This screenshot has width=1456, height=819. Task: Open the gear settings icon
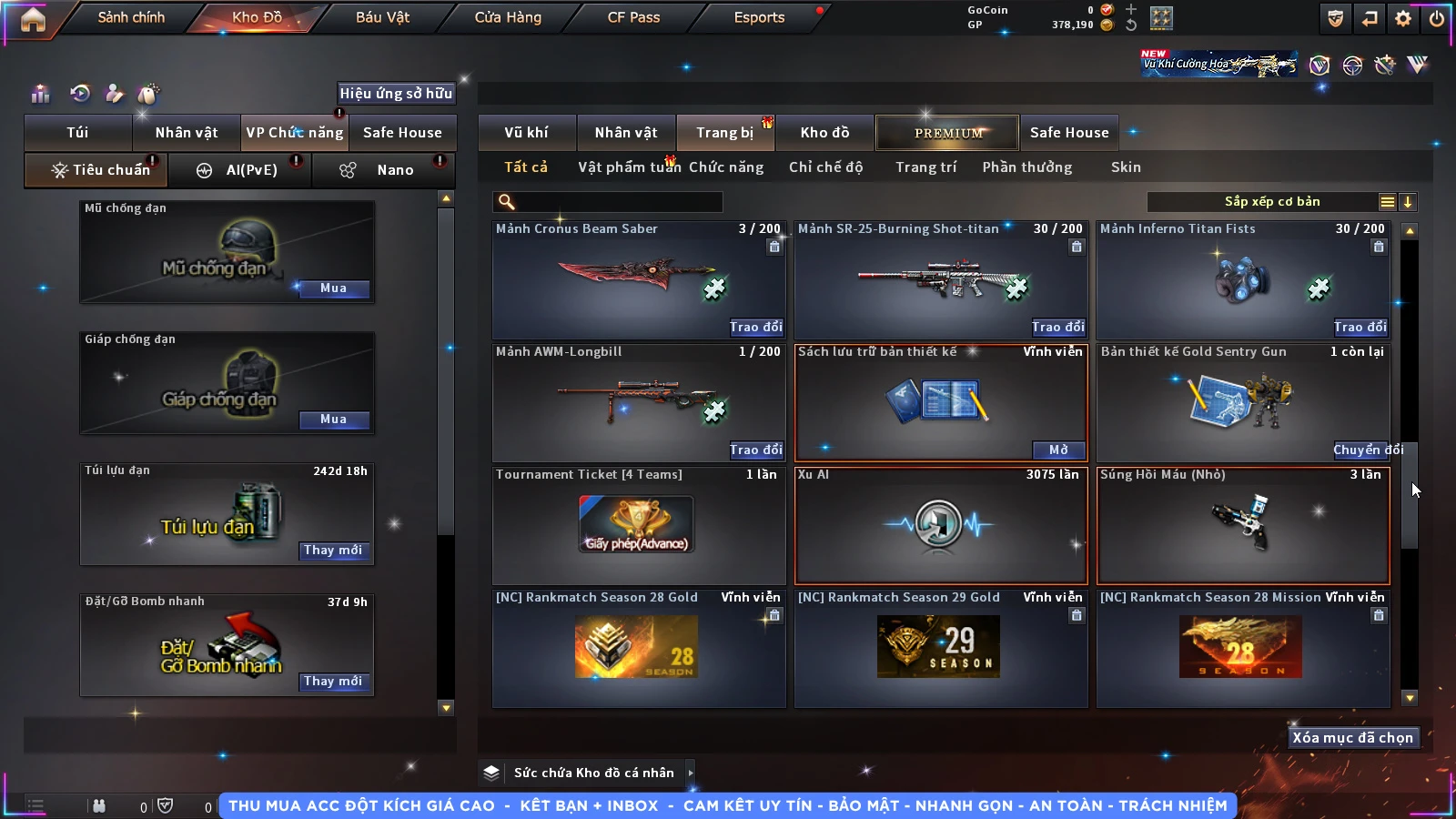(x=1403, y=18)
